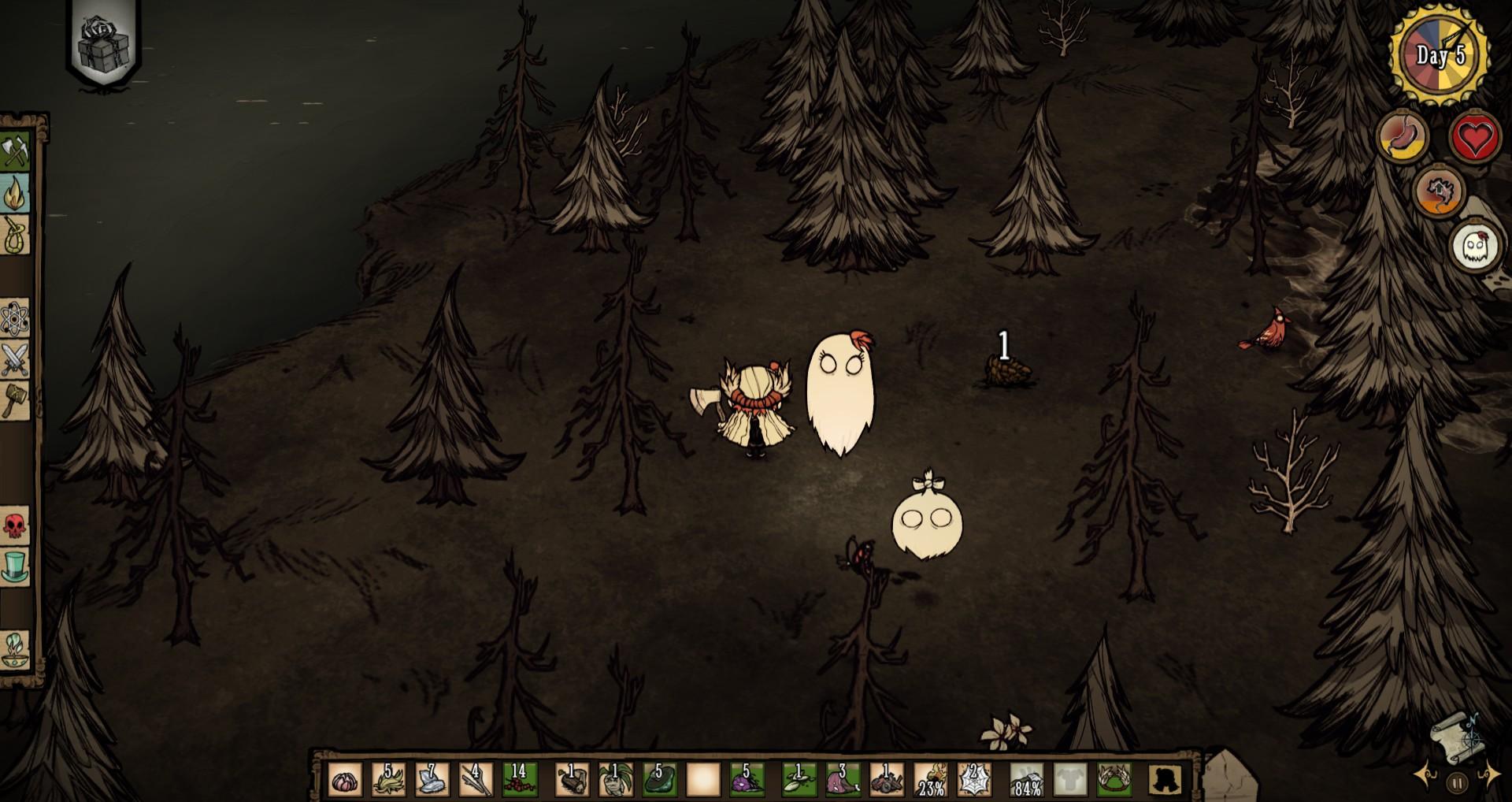Open the Light crafting tab with flame icon
This screenshot has width=1512, height=802.
click(x=15, y=192)
